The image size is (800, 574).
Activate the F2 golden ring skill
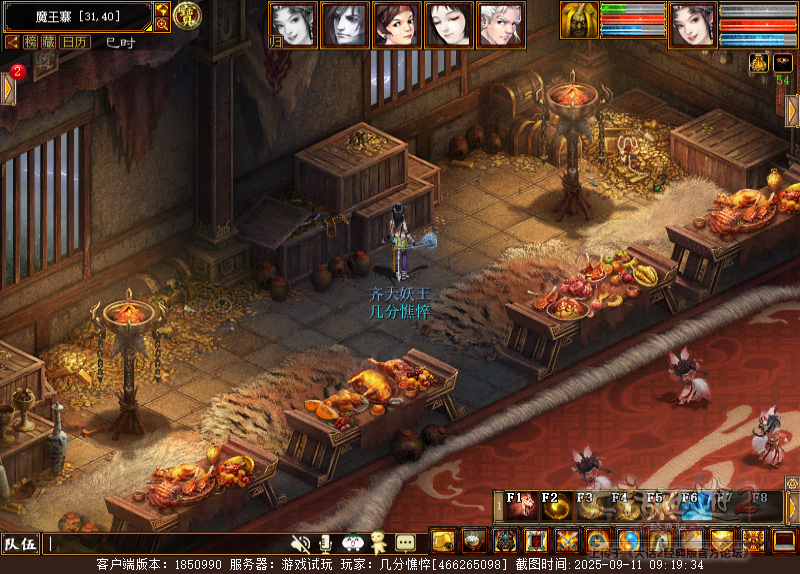[555, 505]
